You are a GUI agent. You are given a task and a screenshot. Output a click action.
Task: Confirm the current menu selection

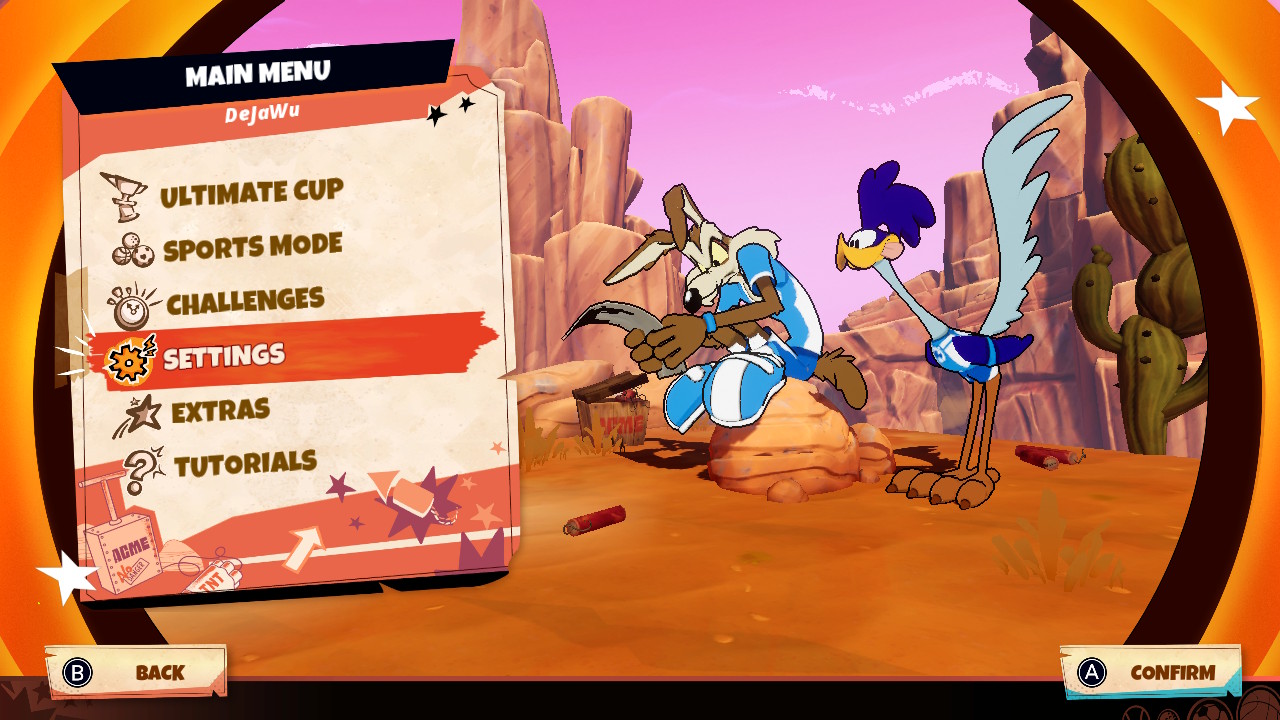coord(1150,673)
